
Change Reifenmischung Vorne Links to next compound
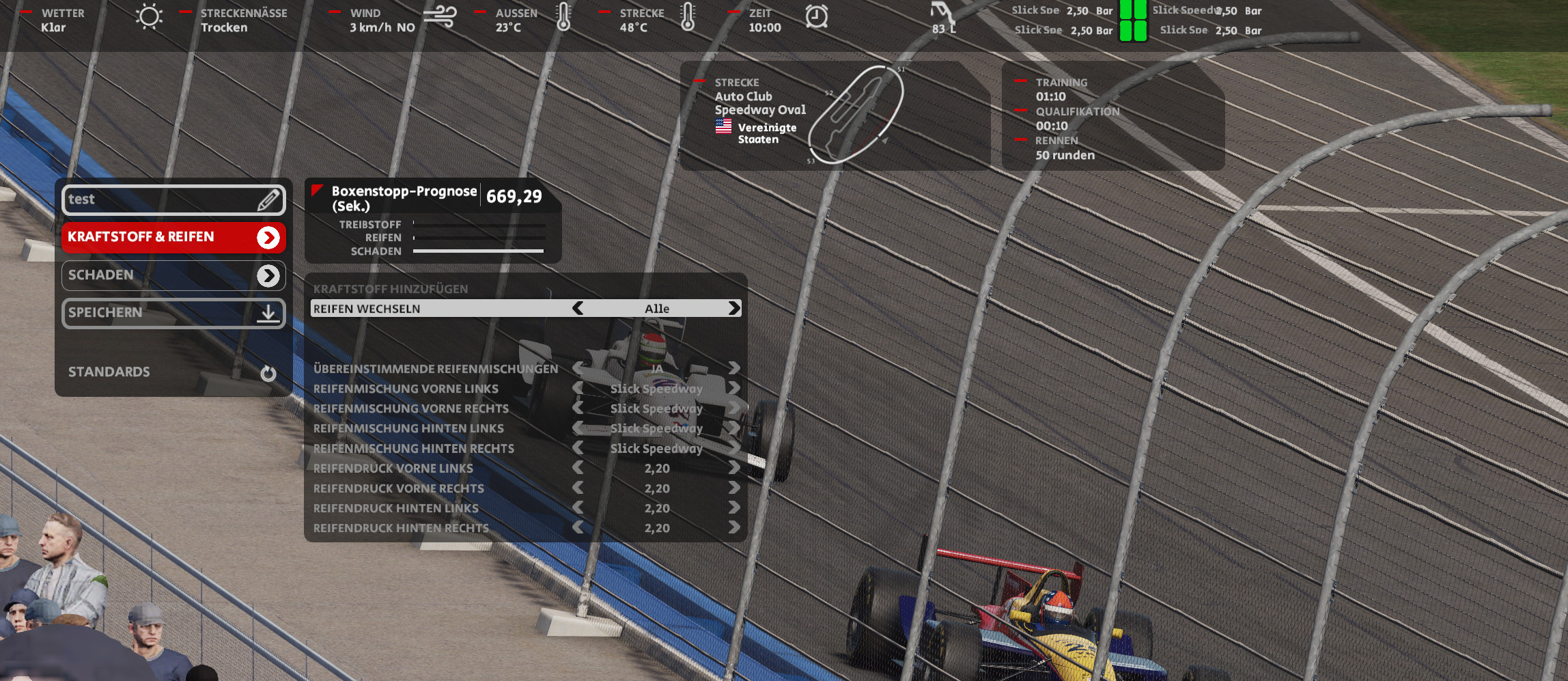click(x=734, y=389)
